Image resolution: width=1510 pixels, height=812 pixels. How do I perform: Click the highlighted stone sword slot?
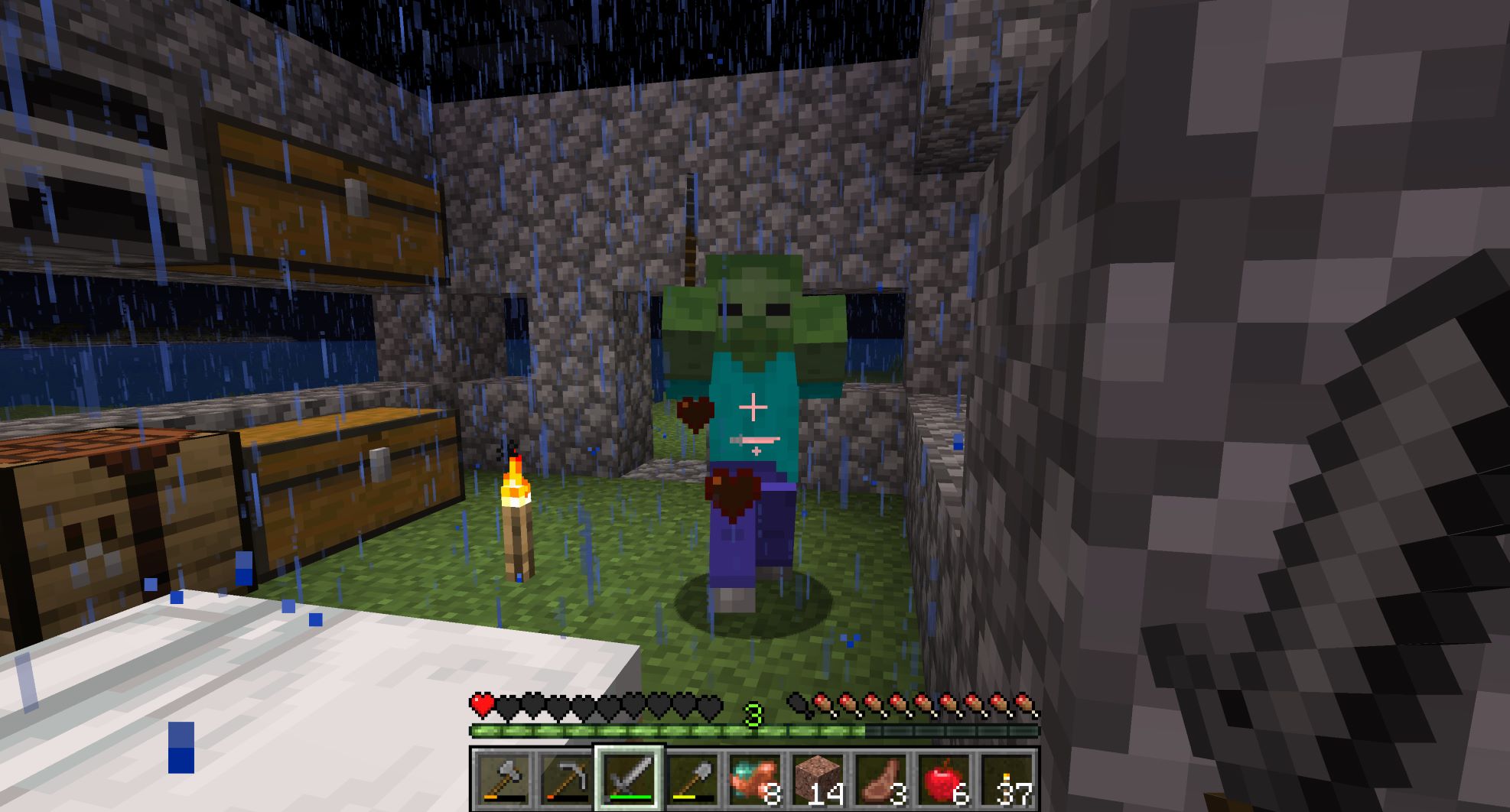click(629, 778)
